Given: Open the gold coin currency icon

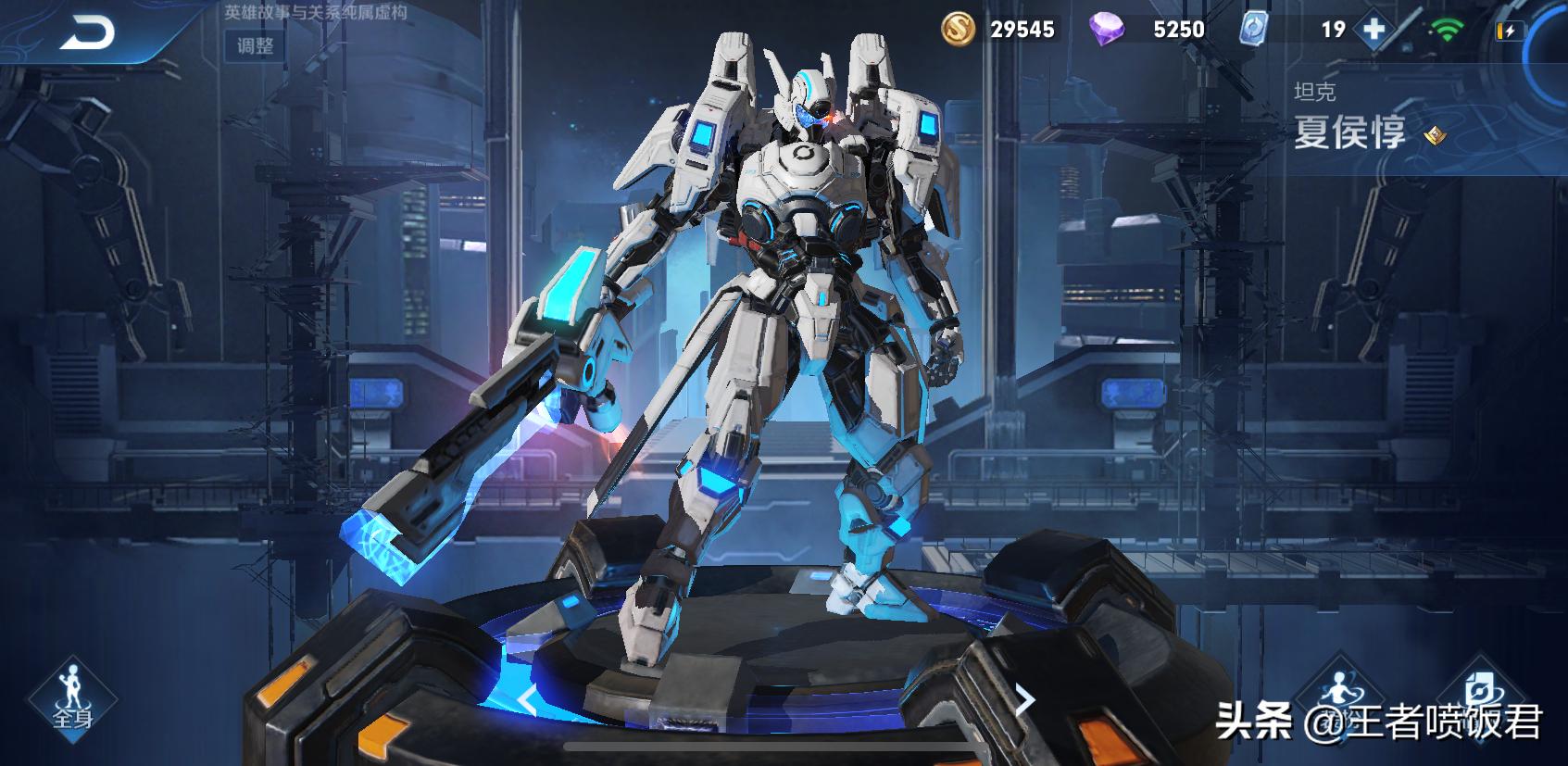Looking at the screenshot, I should click(x=960, y=29).
